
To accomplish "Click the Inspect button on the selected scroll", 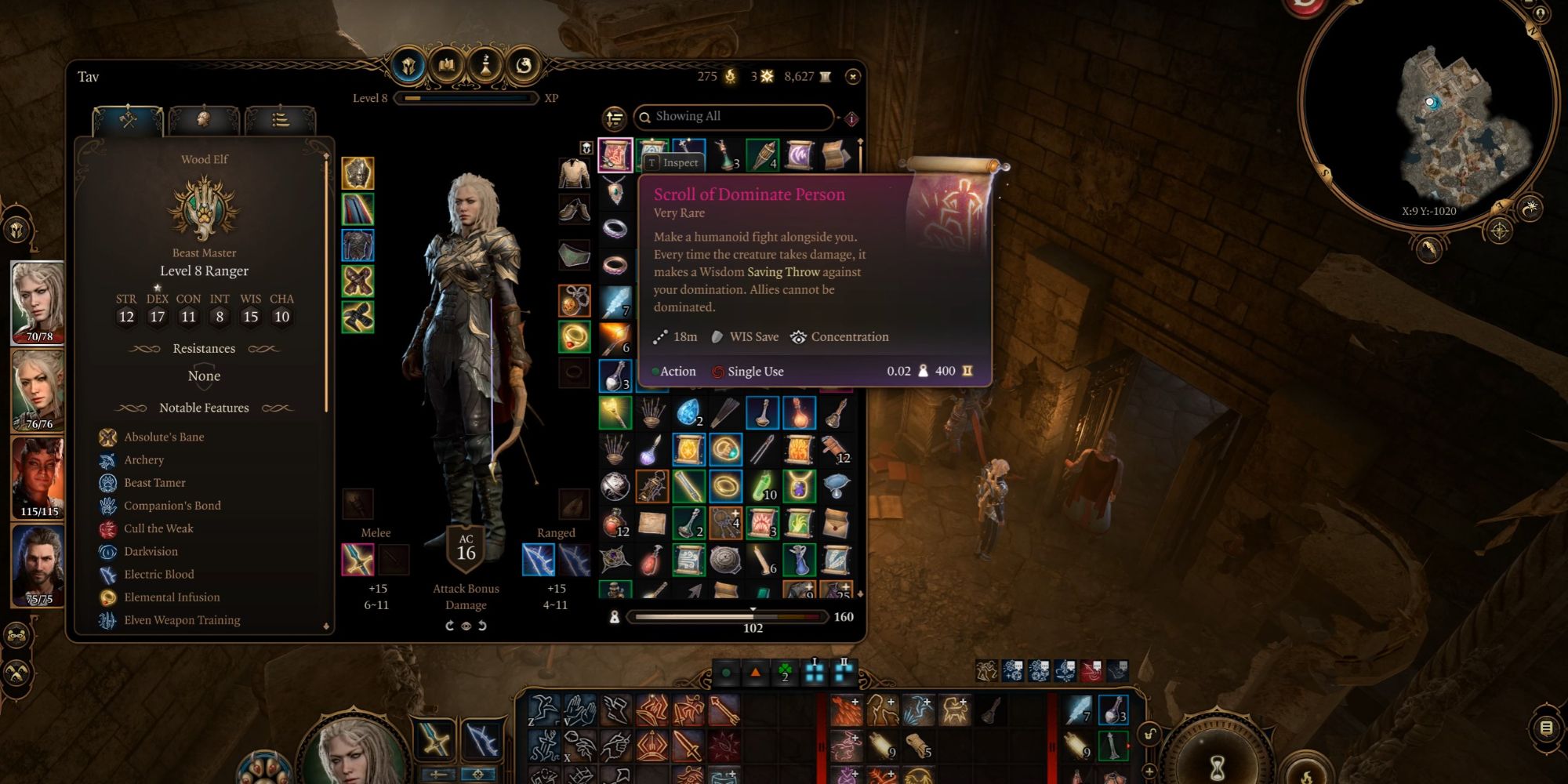I will click(673, 162).
